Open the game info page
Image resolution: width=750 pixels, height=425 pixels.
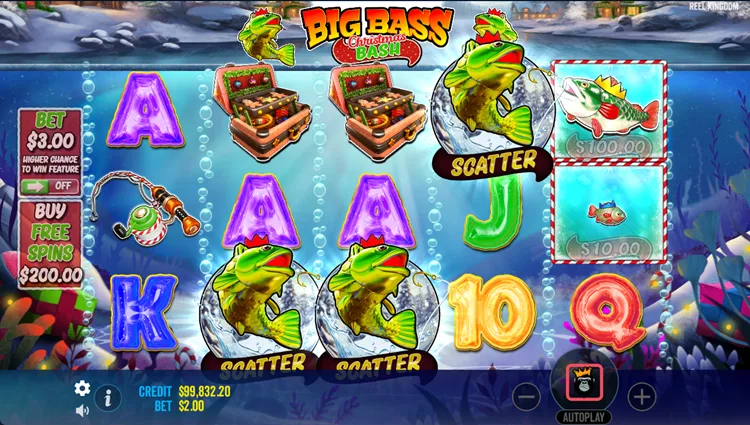click(108, 397)
